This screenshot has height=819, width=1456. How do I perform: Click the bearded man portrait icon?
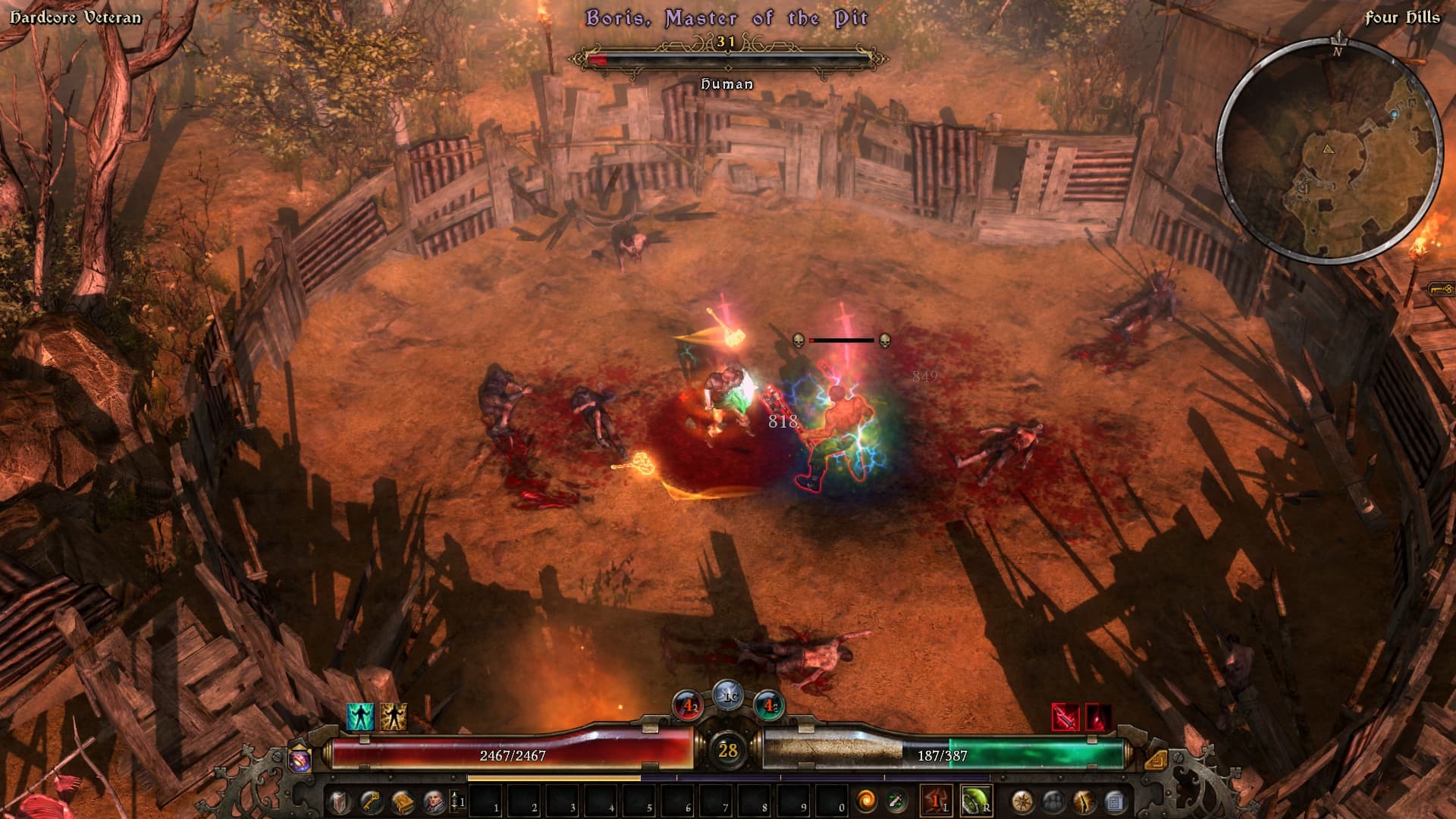point(434,802)
